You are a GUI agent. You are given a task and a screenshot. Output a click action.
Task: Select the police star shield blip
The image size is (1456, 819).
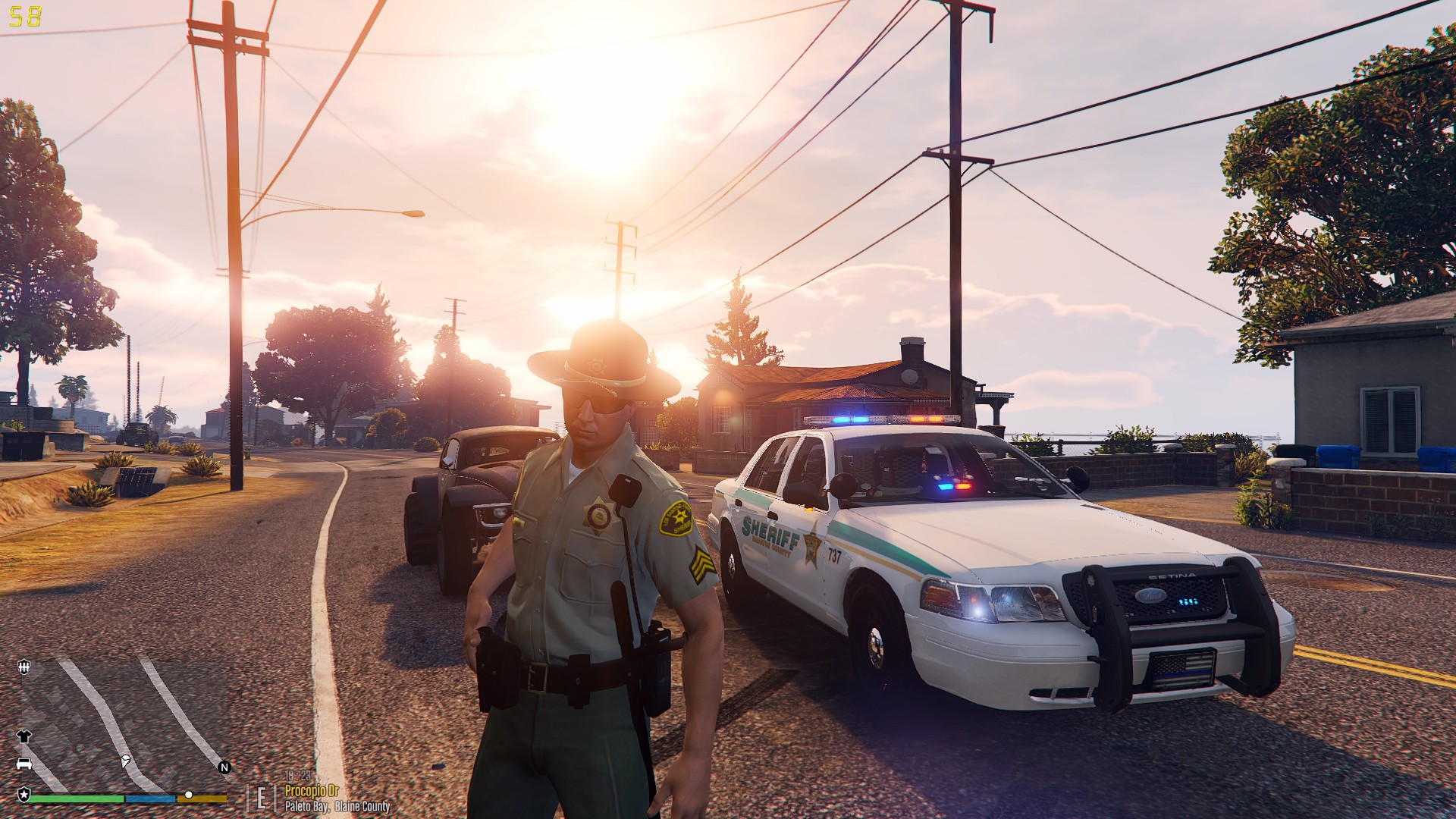[x=24, y=794]
